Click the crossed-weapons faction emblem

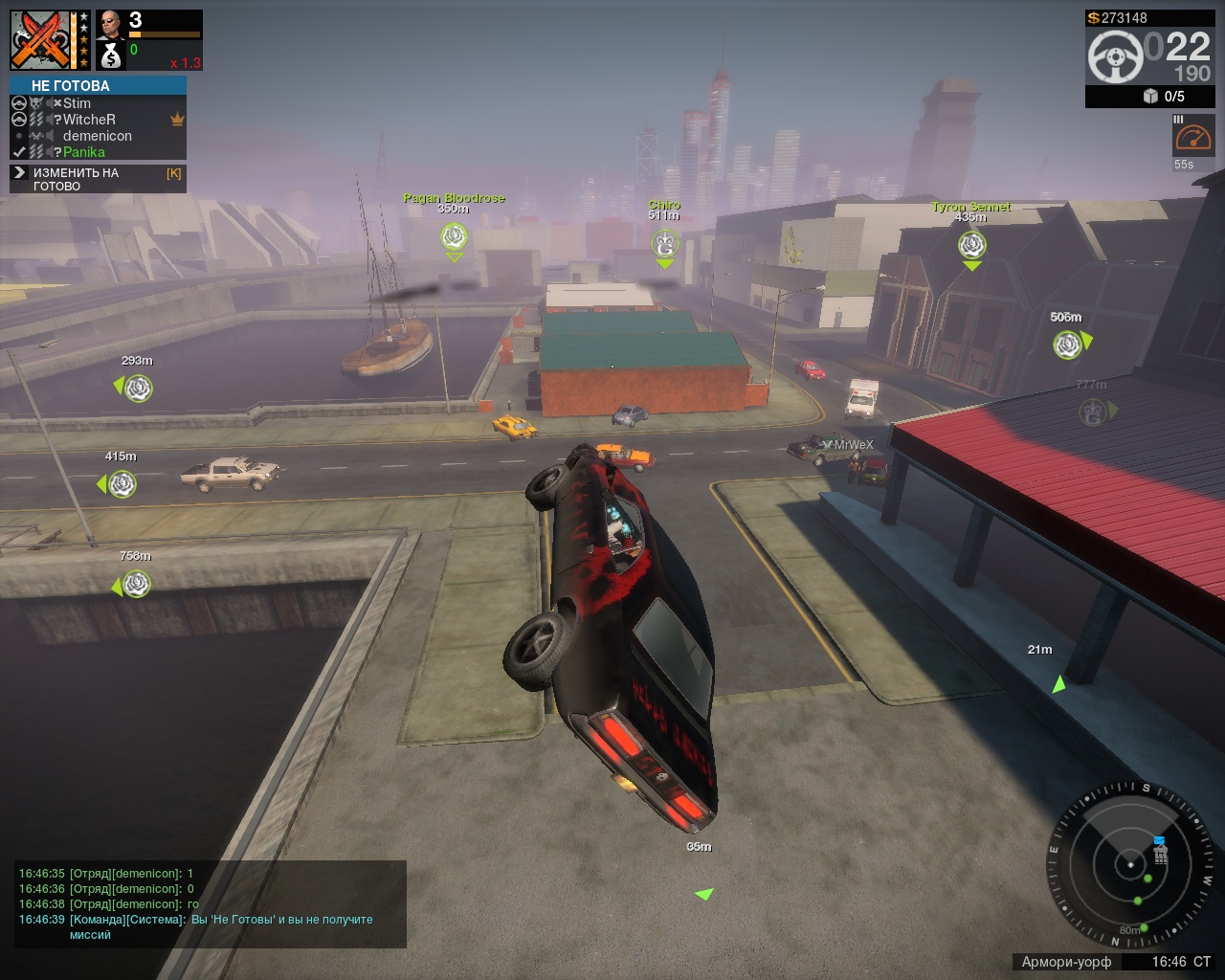click(41, 40)
